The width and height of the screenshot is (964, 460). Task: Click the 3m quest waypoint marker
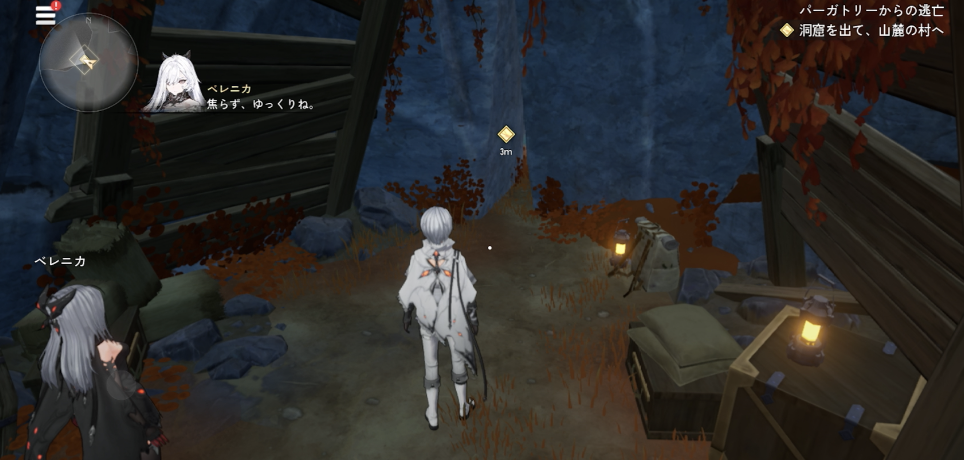(506, 134)
